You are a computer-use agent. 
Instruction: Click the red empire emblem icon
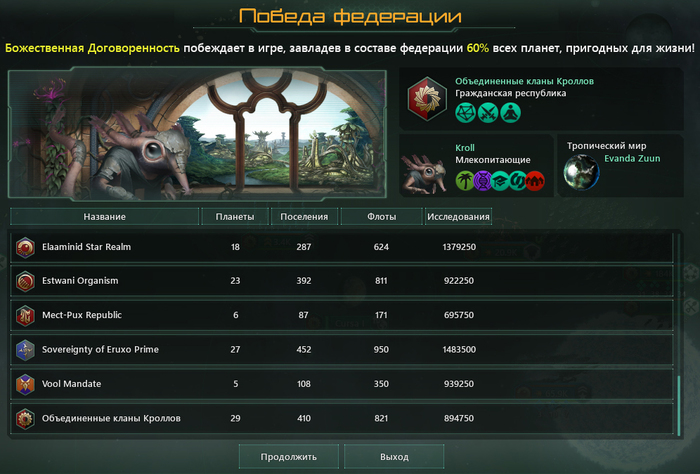pyautogui.click(x=427, y=97)
